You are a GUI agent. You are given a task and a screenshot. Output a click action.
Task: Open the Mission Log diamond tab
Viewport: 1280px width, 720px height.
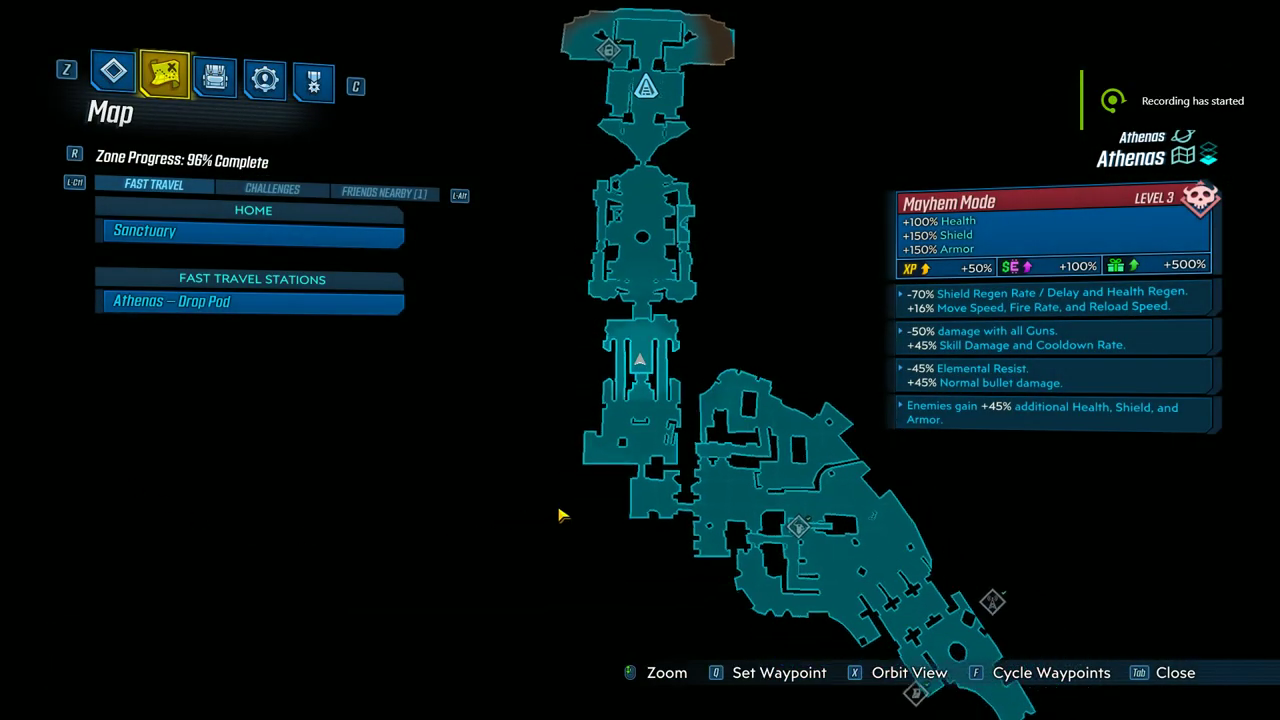click(x=113, y=71)
